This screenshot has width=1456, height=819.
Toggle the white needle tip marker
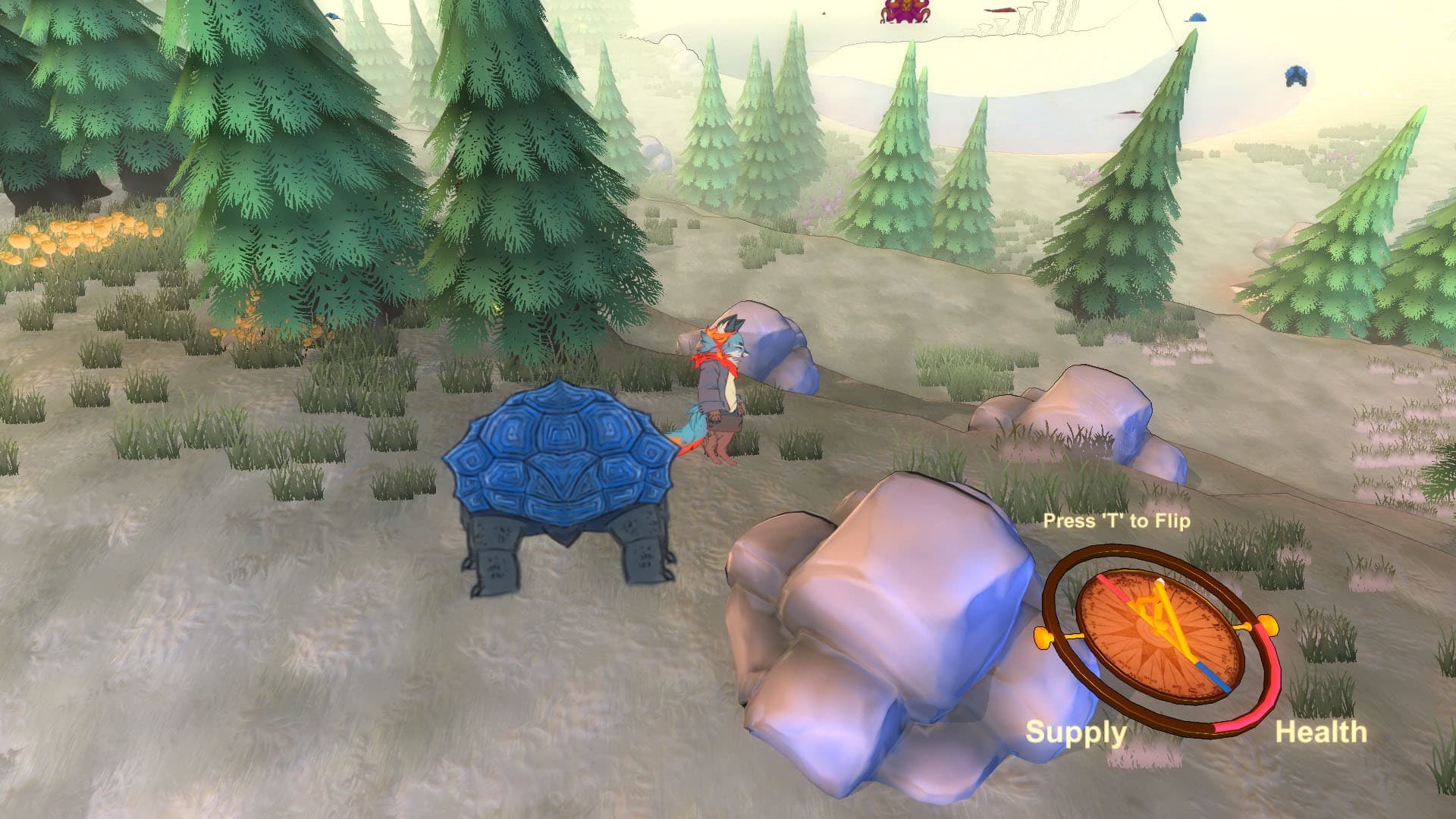[x=1159, y=579]
